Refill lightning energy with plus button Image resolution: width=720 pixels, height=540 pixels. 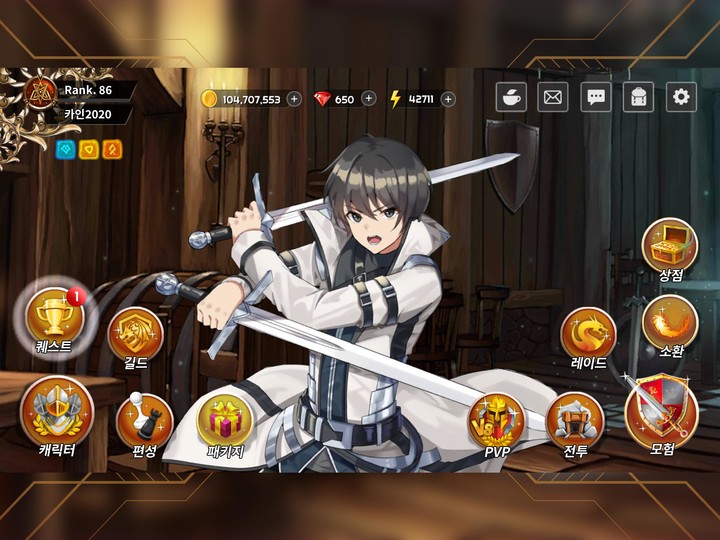[x=448, y=98]
